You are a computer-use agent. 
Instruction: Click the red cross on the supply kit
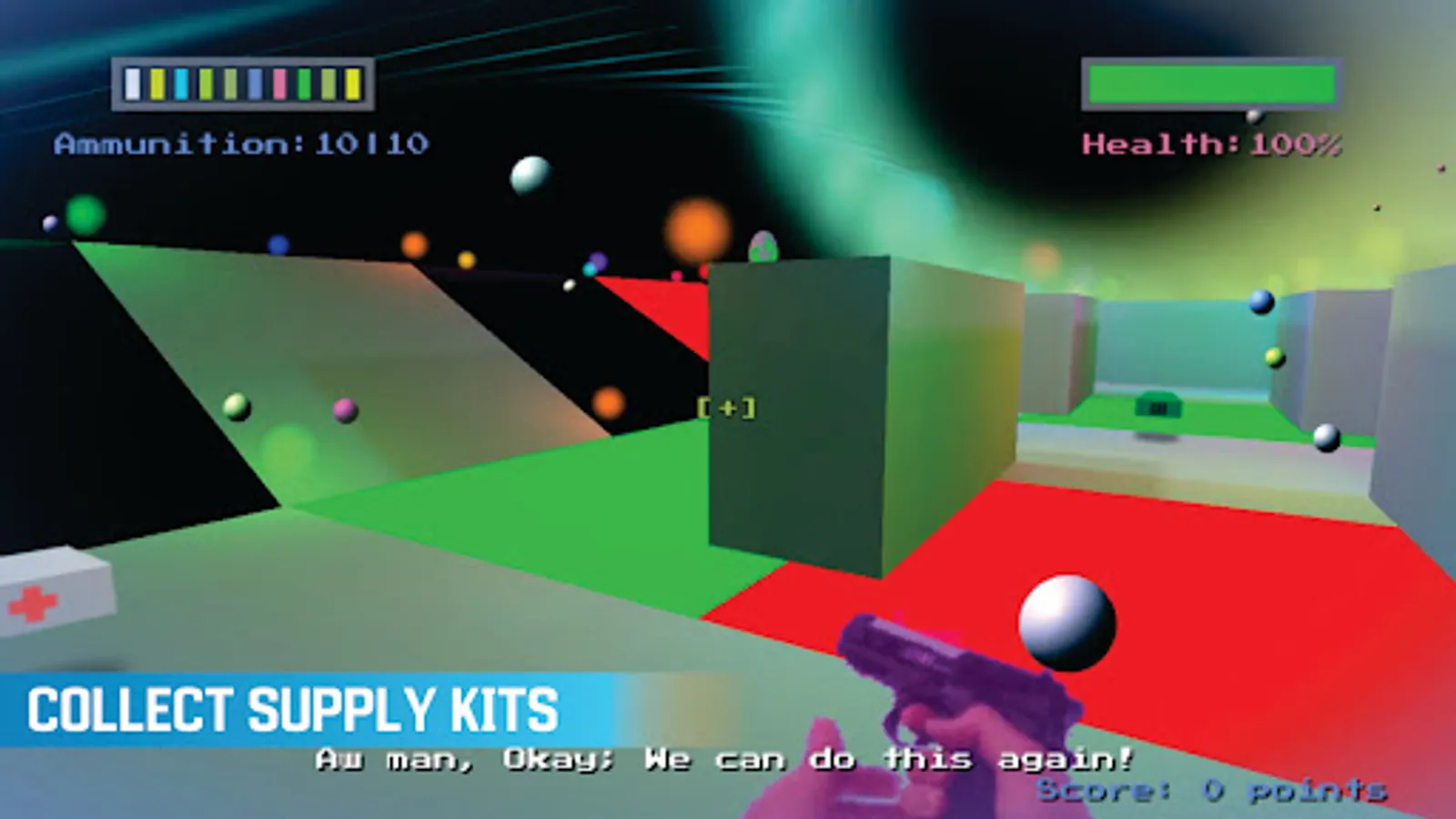click(32, 602)
